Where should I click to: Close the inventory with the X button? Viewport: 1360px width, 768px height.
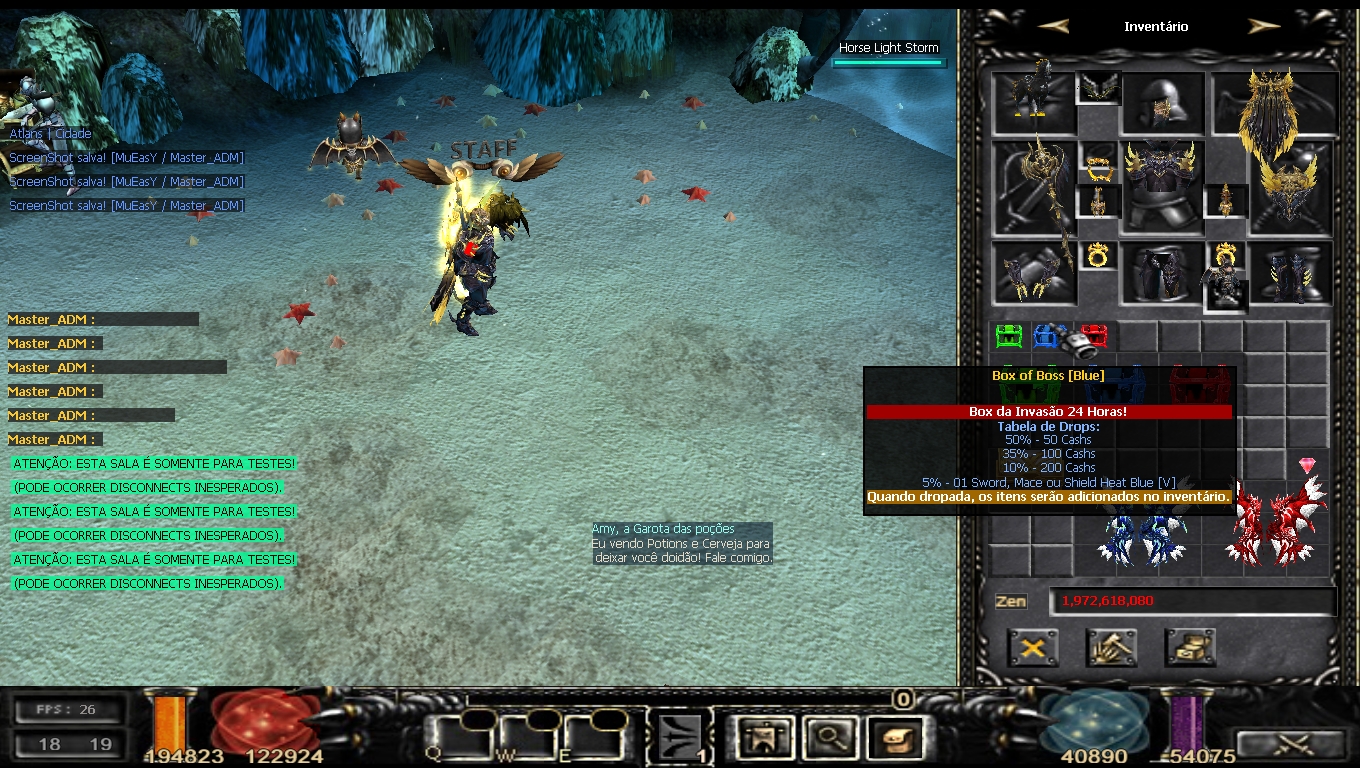point(1032,648)
